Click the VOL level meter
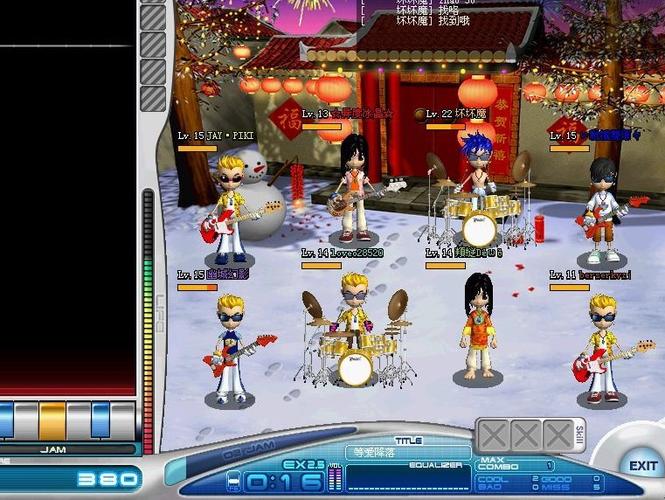 pyautogui.click(x=334, y=479)
